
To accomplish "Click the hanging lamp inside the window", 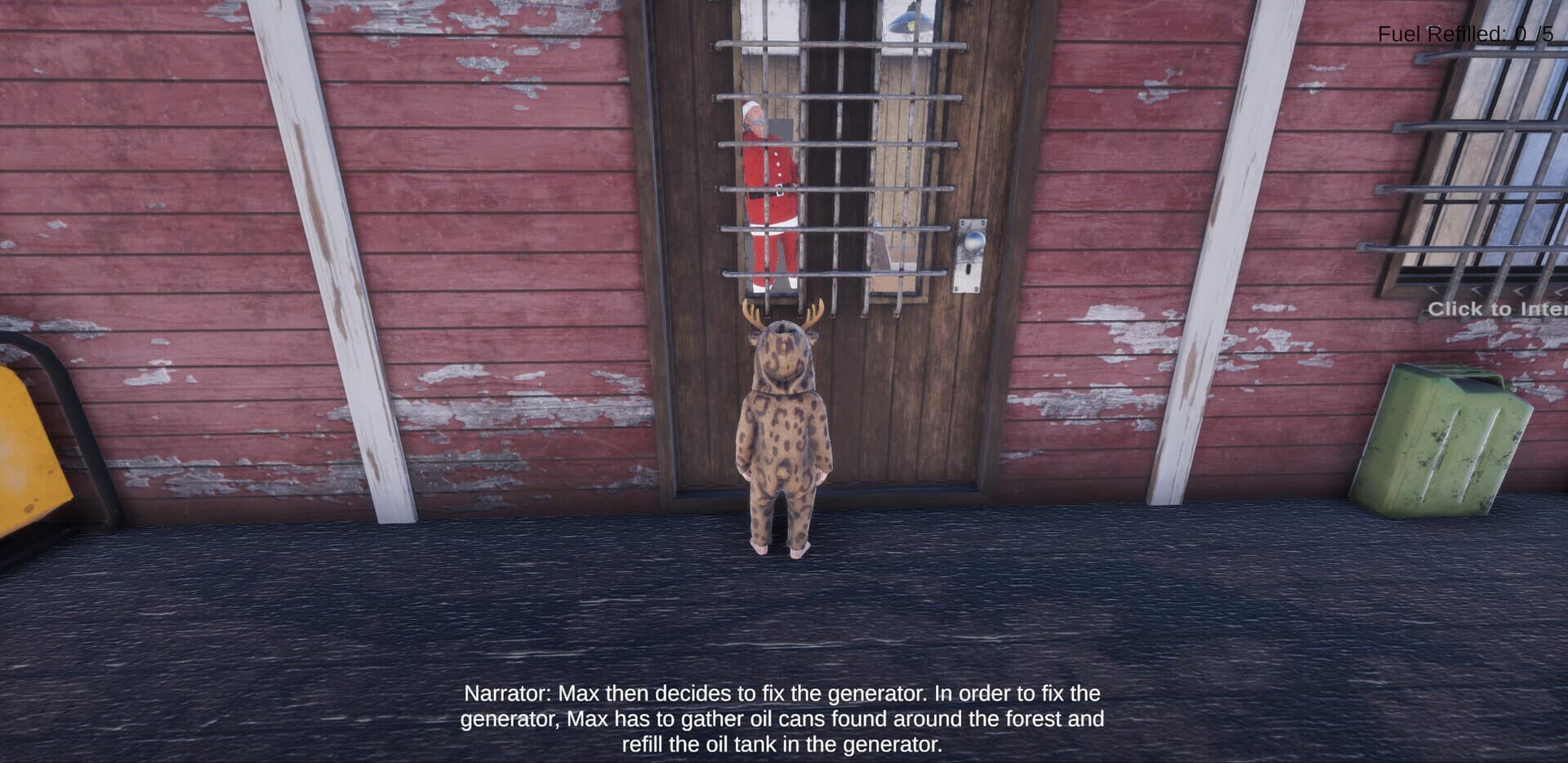I will pos(909,20).
